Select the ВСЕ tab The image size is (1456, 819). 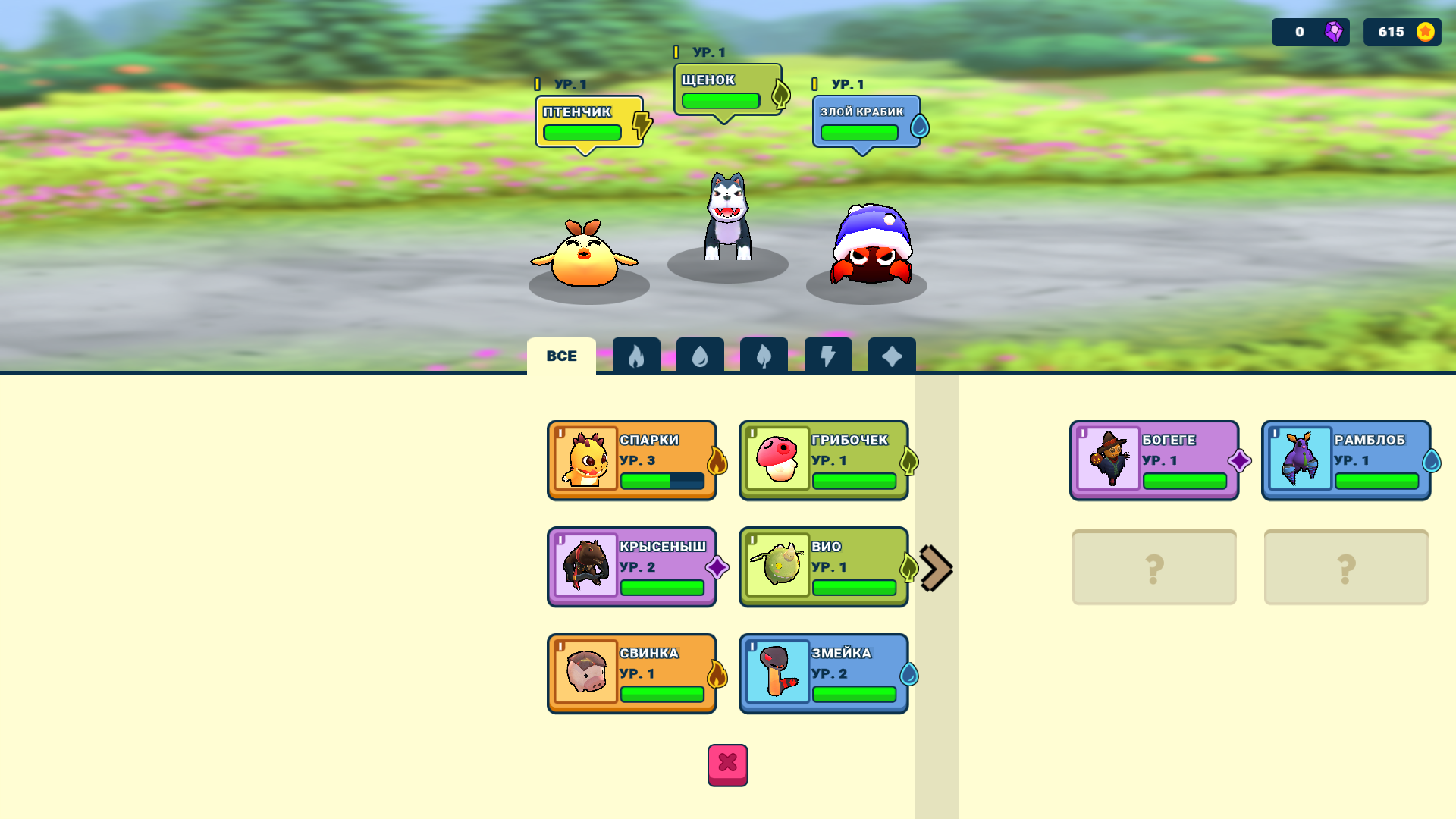tap(561, 355)
